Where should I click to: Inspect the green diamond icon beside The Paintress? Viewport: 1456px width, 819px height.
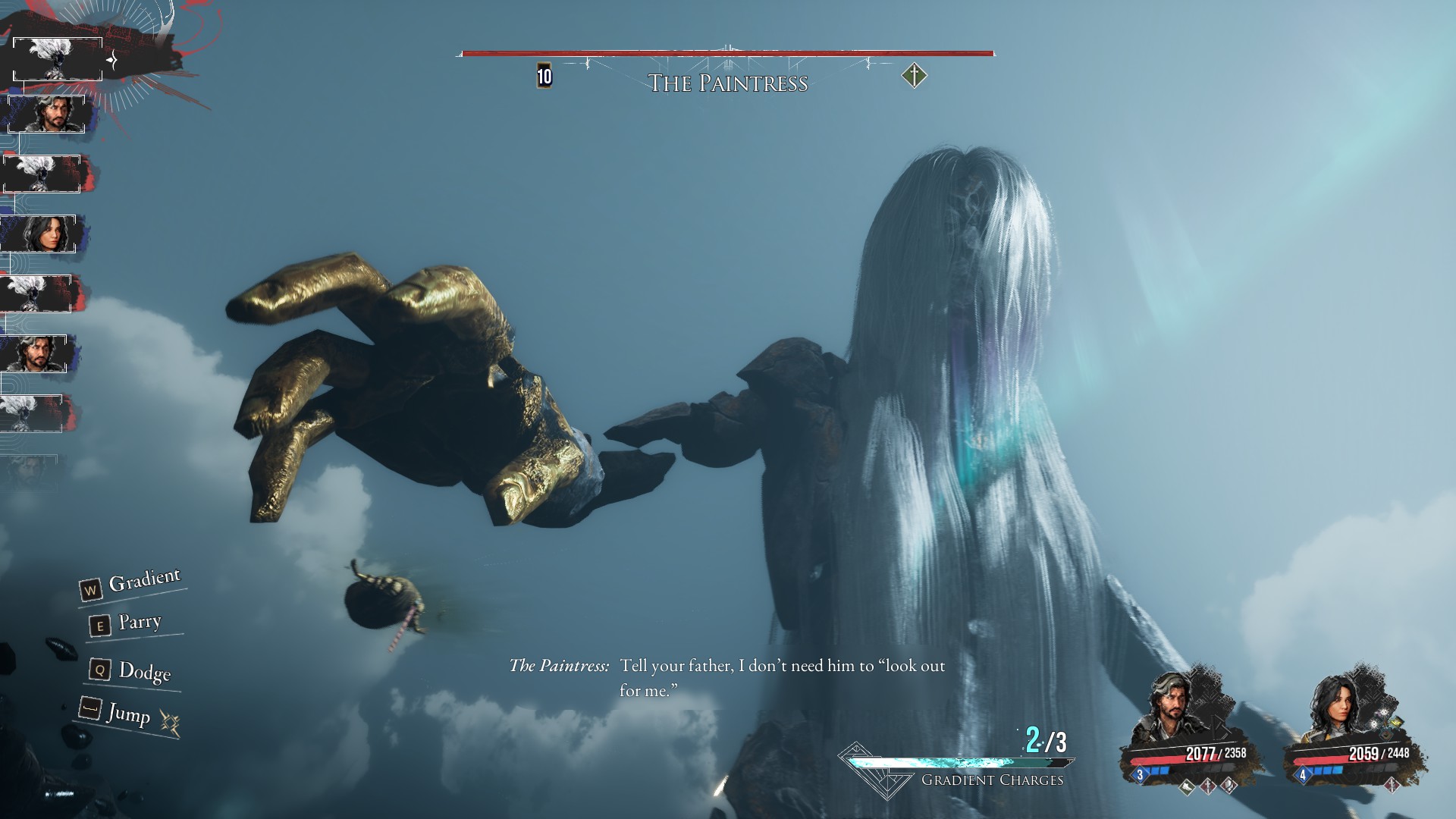(915, 76)
